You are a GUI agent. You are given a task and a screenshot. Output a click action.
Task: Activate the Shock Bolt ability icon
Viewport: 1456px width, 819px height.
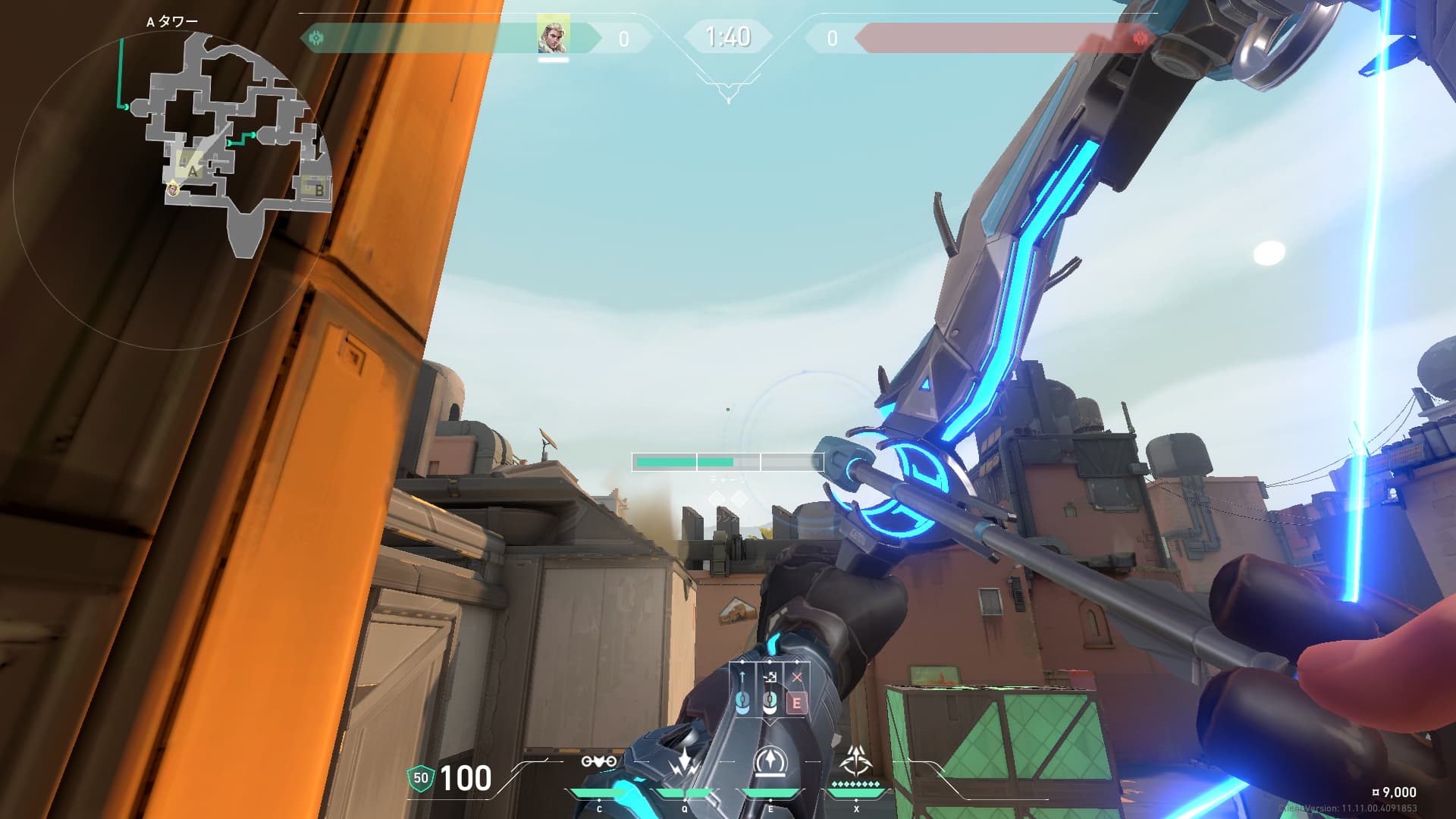coord(685,761)
